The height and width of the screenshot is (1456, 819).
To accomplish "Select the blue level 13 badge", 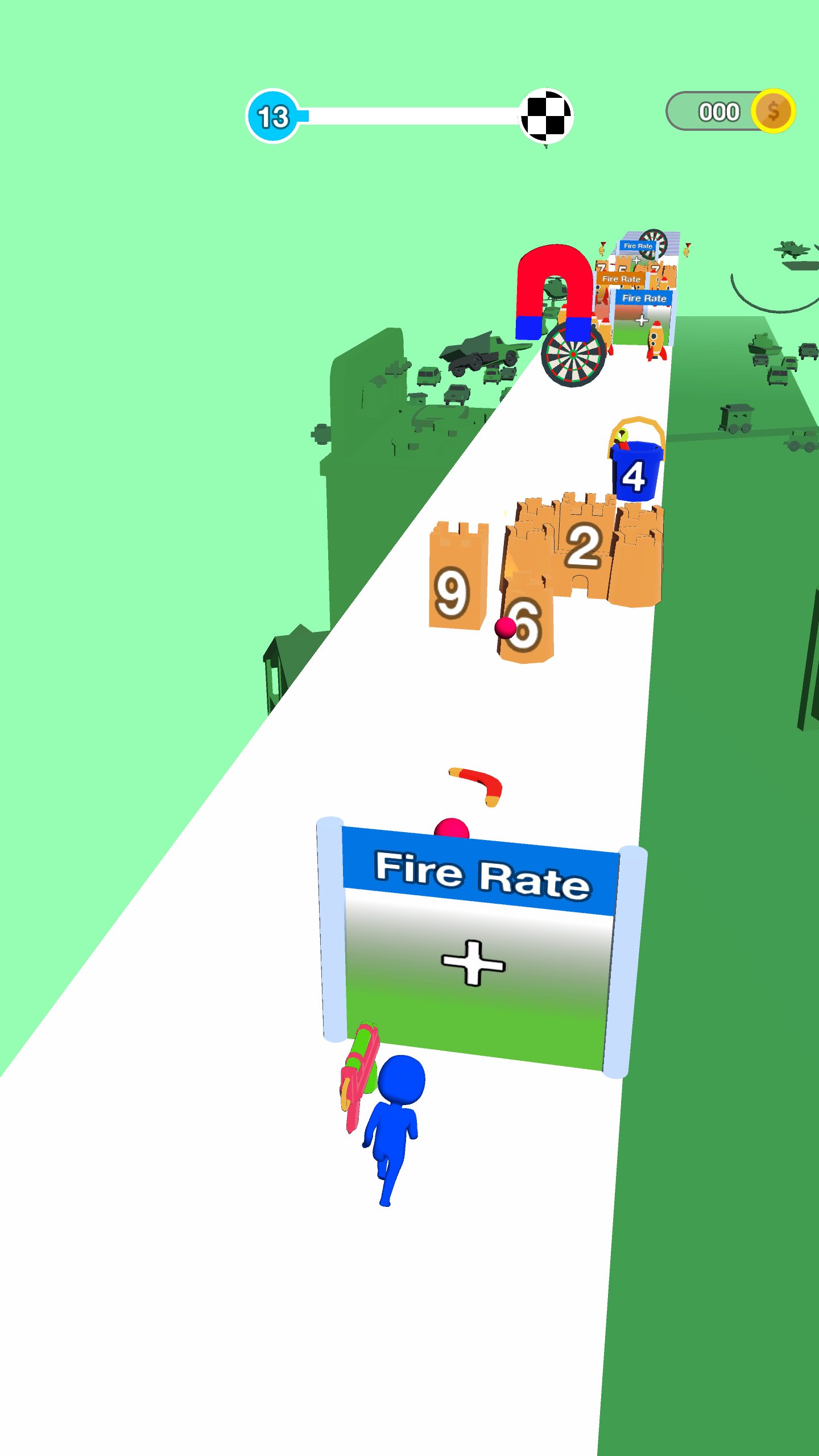I will (x=273, y=115).
